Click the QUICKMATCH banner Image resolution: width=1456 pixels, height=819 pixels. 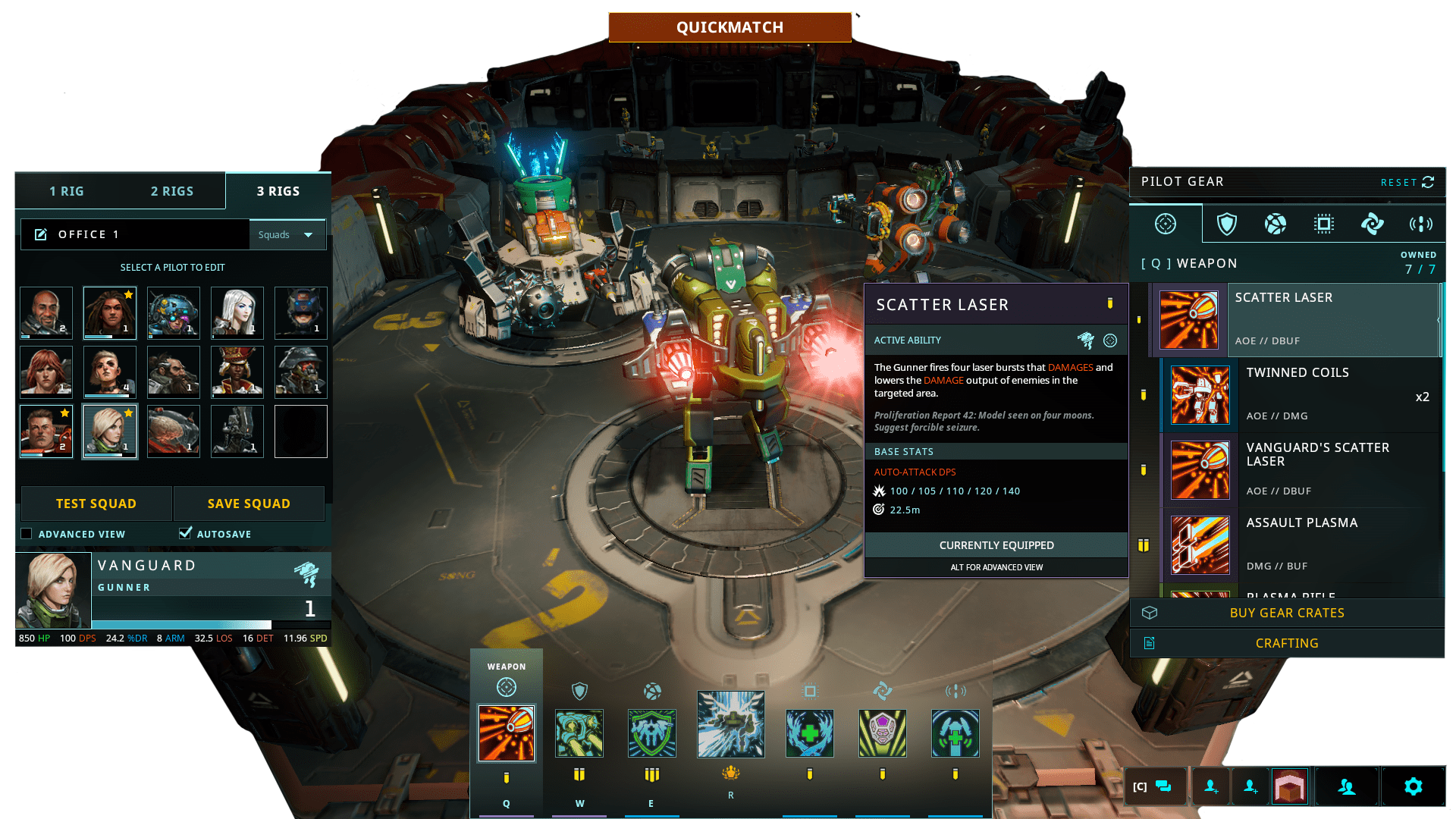pyautogui.click(x=730, y=27)
